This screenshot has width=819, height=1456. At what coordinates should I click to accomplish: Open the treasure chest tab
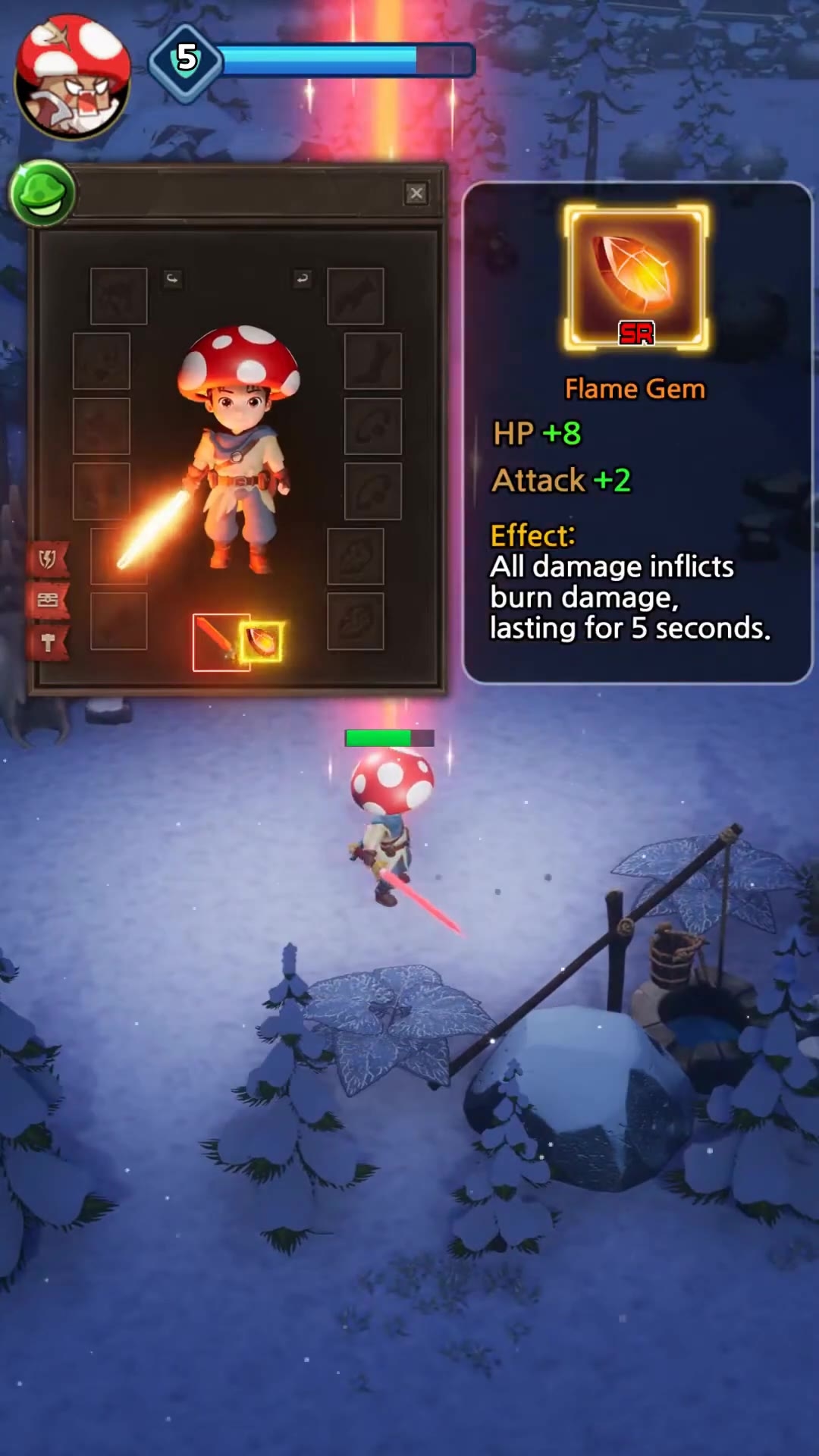[x=48, y=601]
